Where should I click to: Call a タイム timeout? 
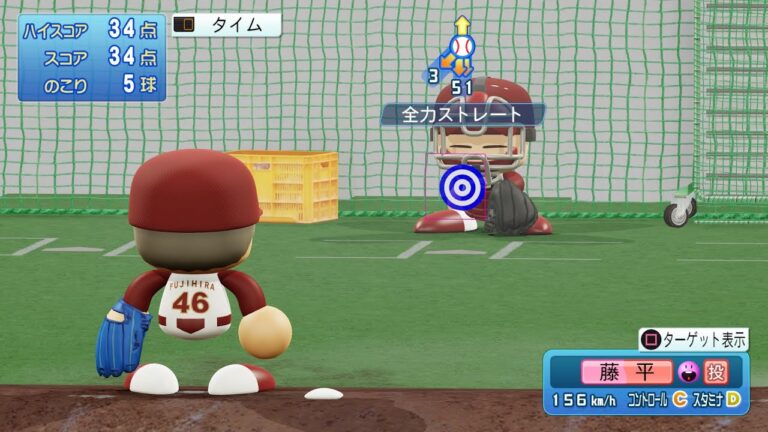point(226,26)
